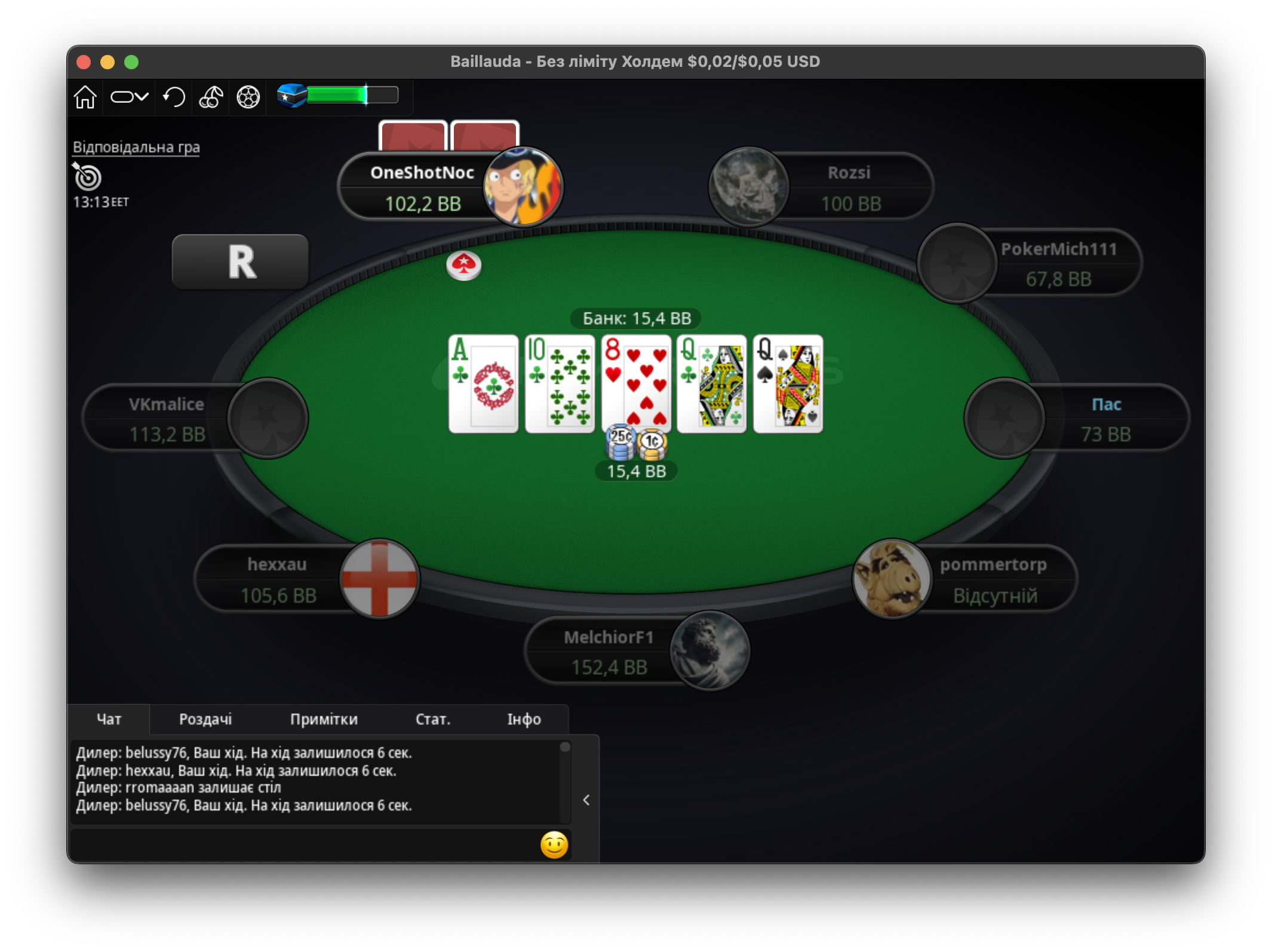Click the hand replay arrow icon

[173, 96]
